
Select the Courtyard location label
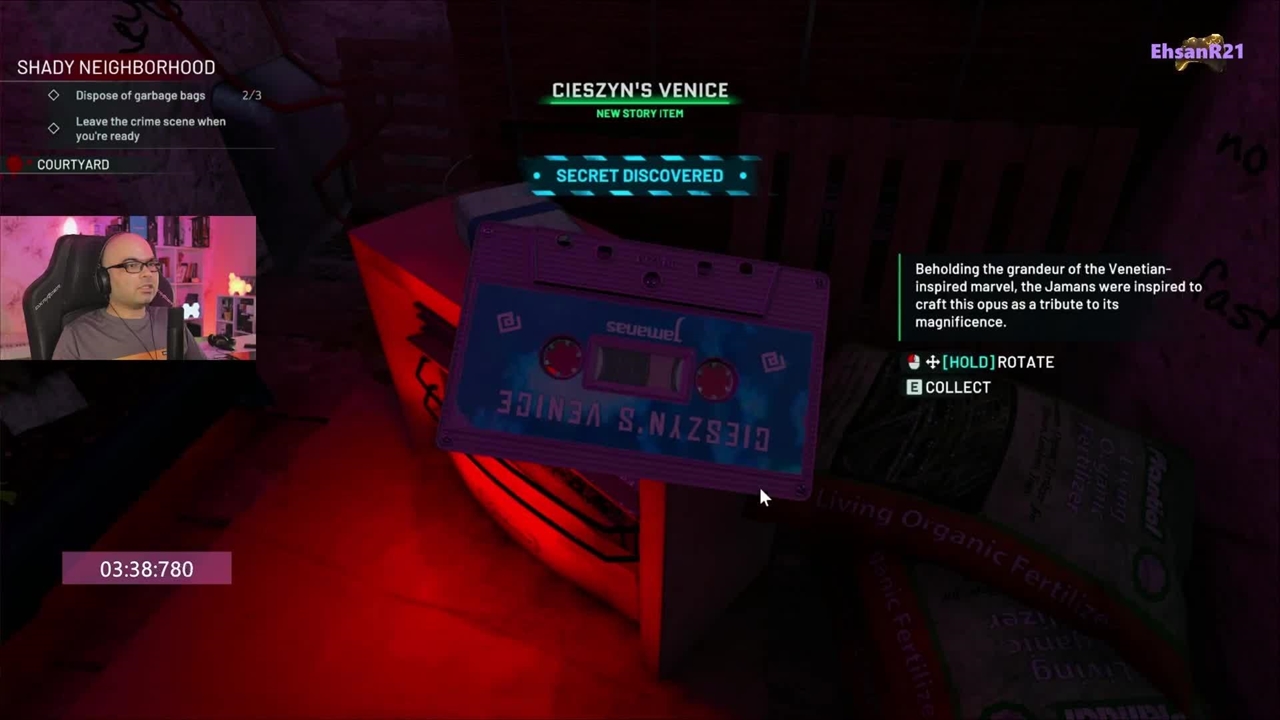tap(73, 165)
